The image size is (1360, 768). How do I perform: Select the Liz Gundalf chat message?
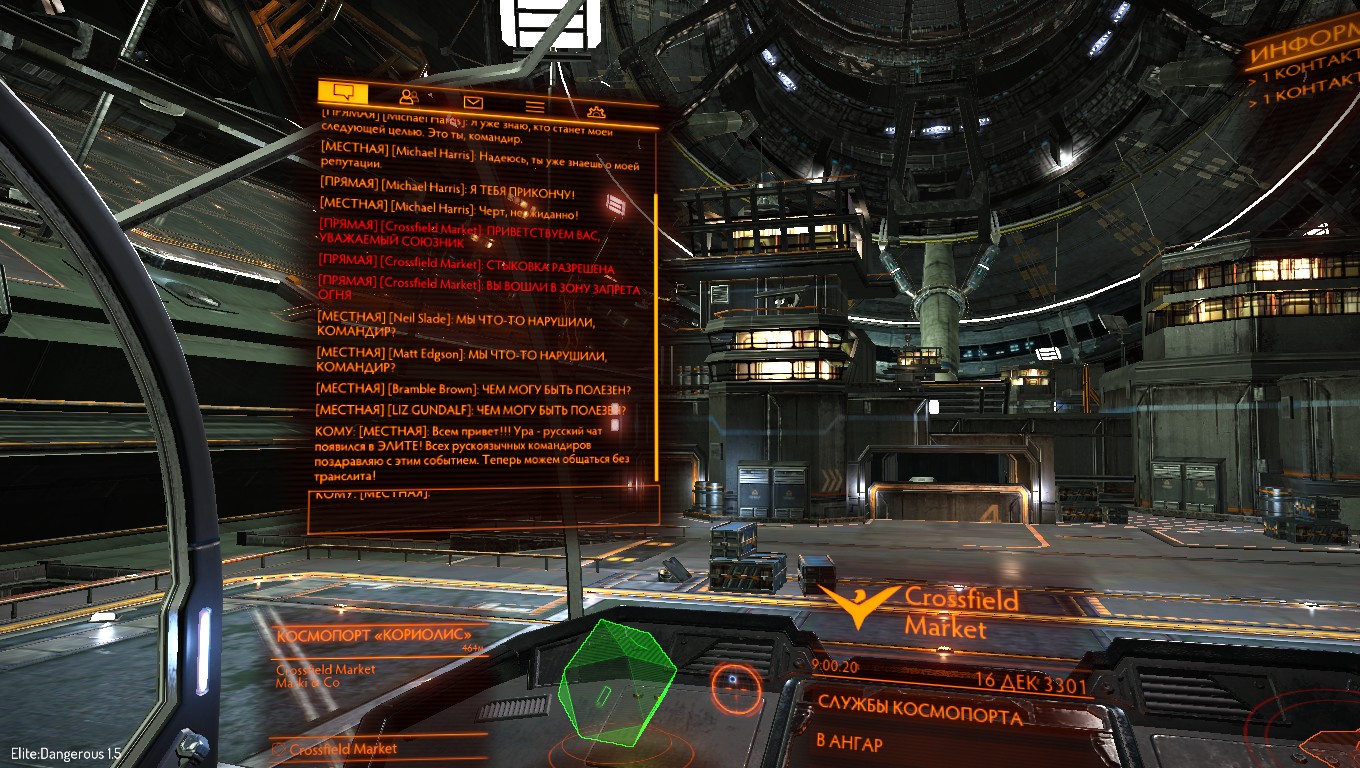(470, 410)
